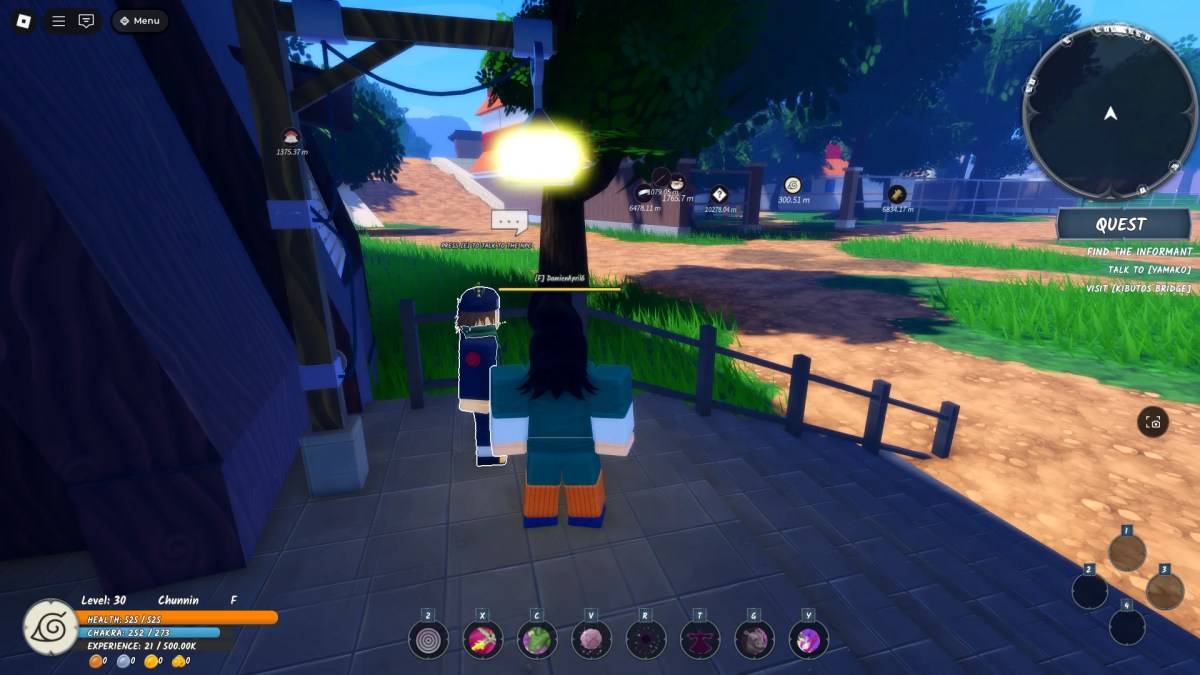Open the game Menu button
The image size is (1200, 675).
pos(139,21)
